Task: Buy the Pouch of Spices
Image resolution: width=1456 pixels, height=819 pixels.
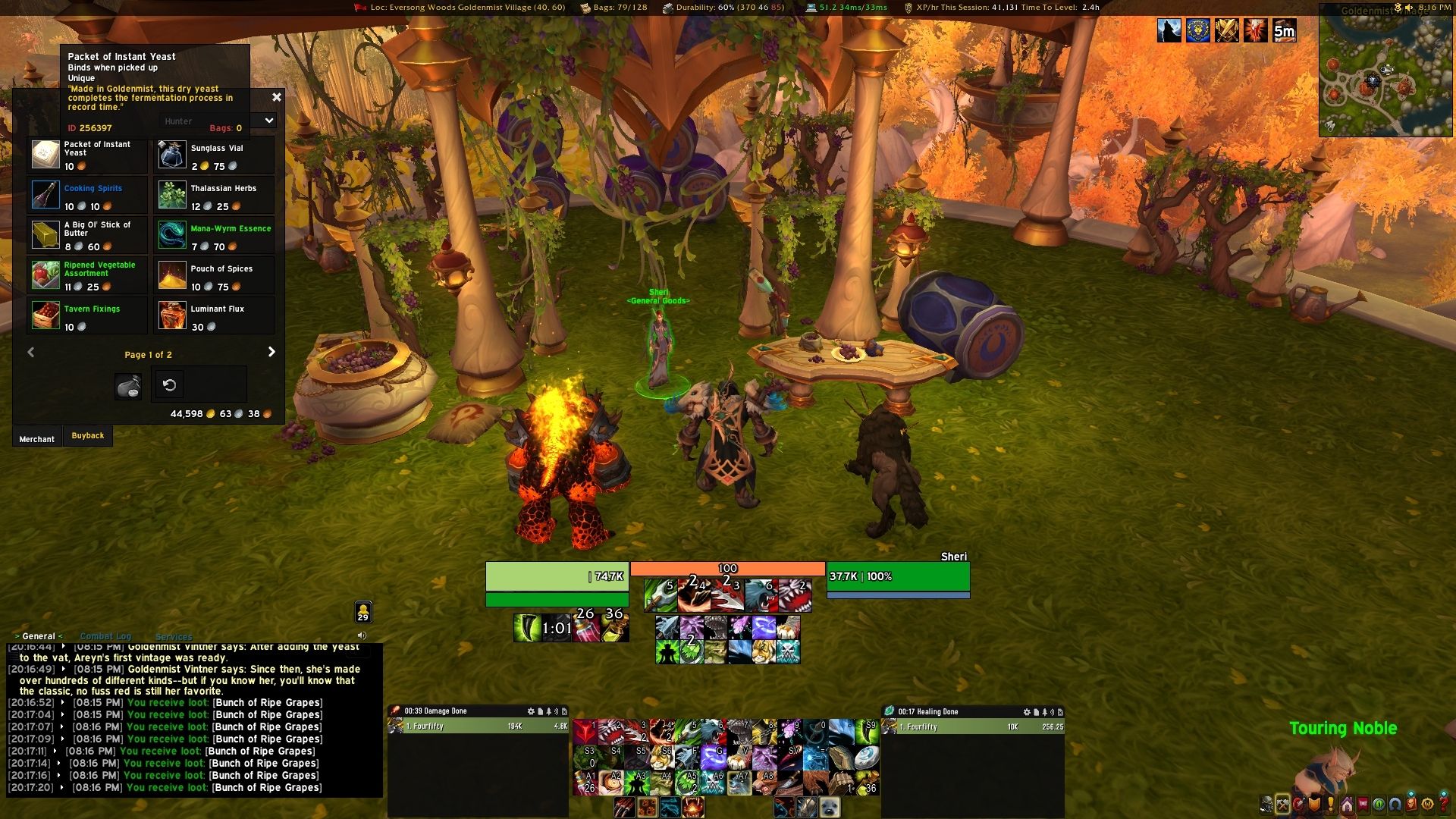Action: (173, 275)
